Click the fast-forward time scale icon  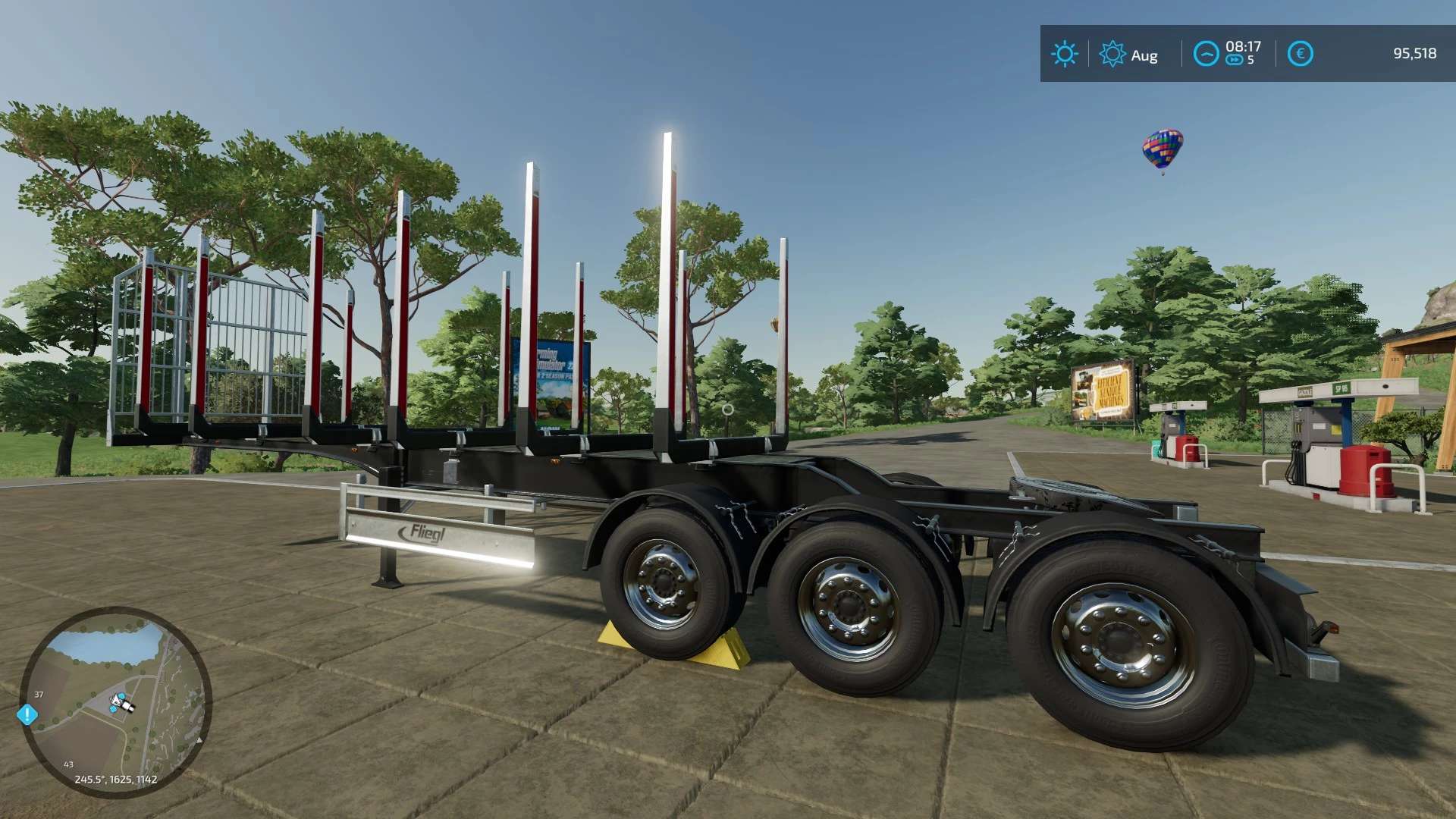(x=1234, y=61)
